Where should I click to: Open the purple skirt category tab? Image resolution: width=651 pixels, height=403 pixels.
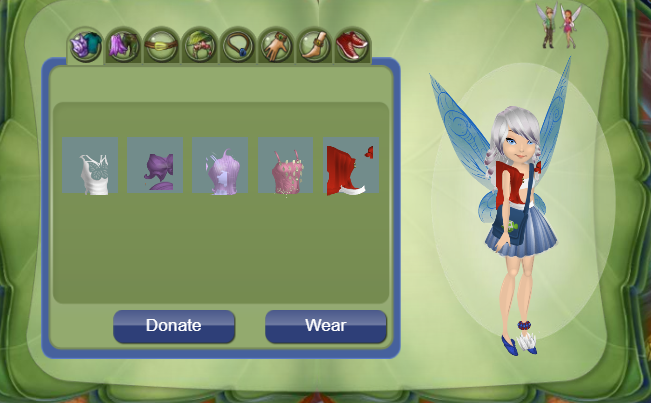click(x=123, y=46)
